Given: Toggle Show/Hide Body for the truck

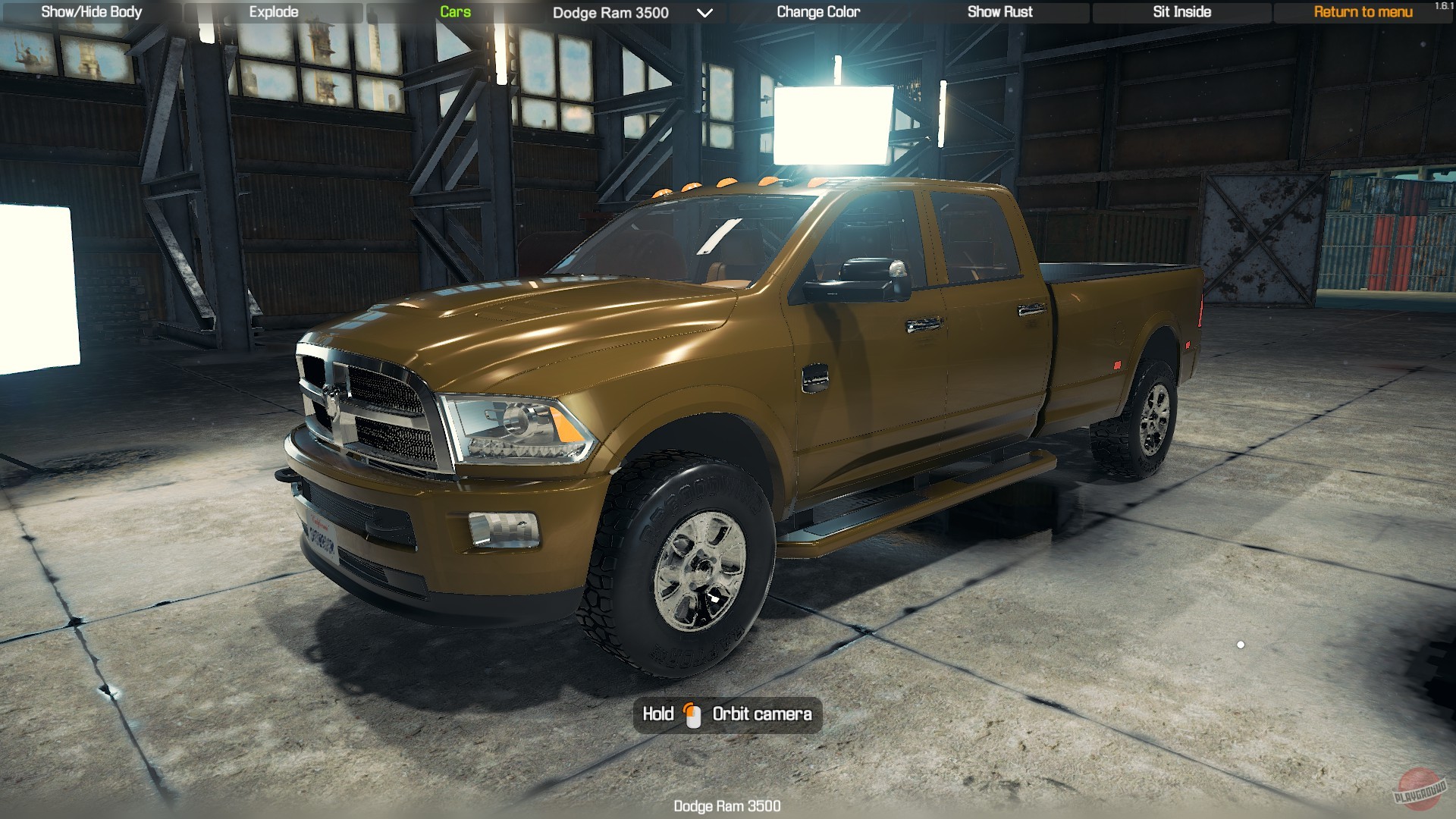Looking at the screenshot, I should [91, 11].
